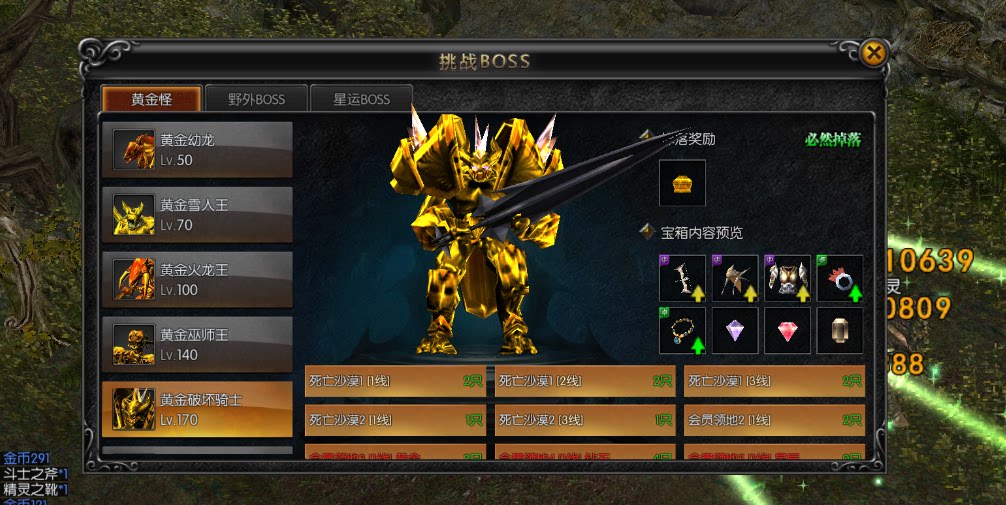Select the 黄金怪 tab
This screenshot has height=505, width=1006.
click(151, 99)
